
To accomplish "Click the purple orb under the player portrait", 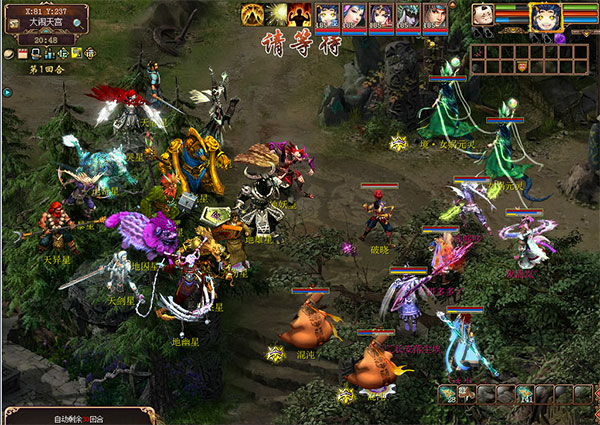I will click(560, 39).
